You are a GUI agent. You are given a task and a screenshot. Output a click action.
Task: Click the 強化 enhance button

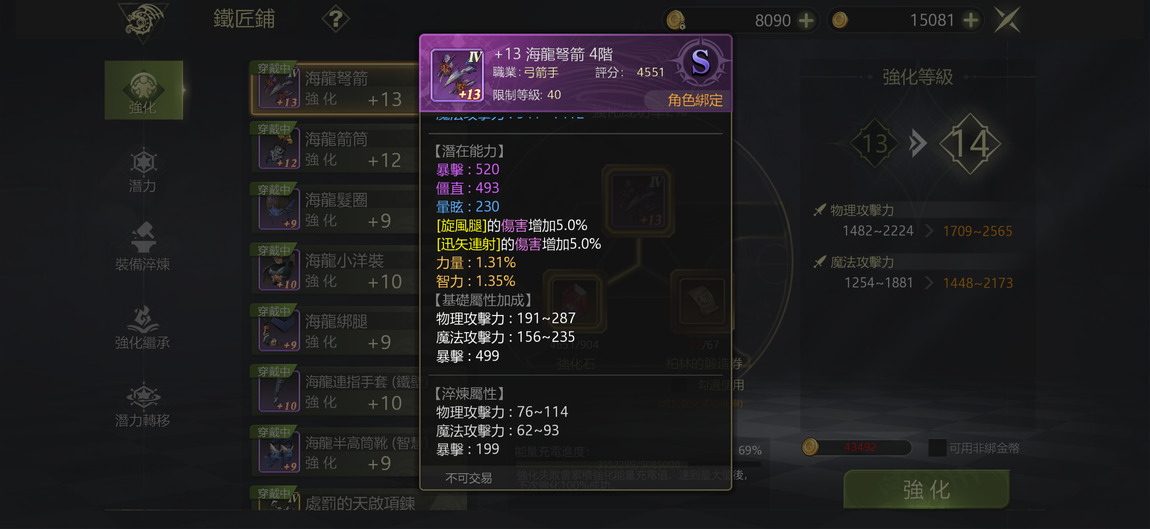coord(926,490)
